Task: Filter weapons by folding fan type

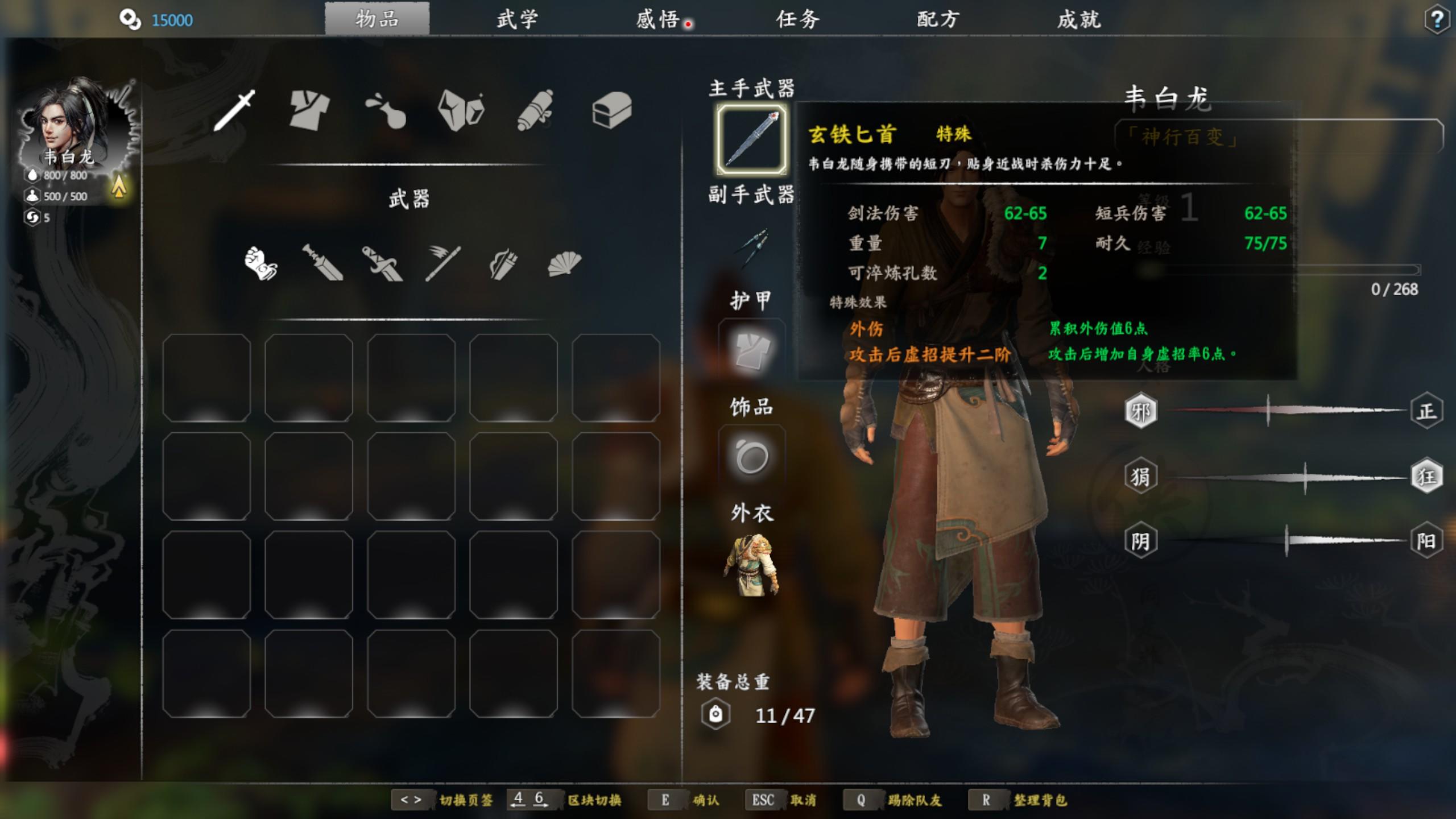Action: click(564, 263)
